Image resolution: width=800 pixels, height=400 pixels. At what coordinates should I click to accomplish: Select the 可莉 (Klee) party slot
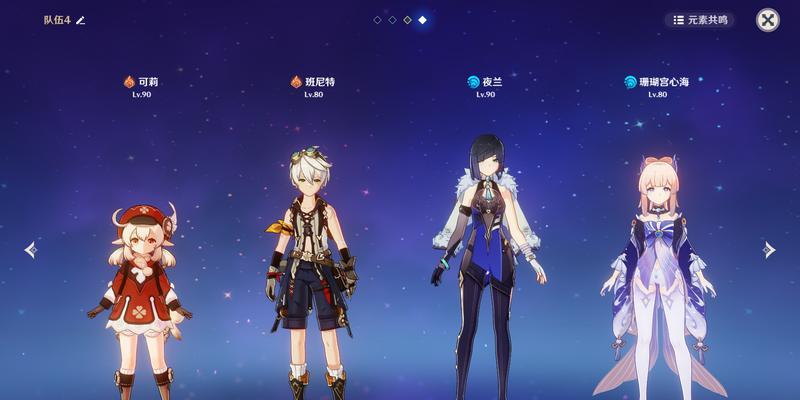click(140, 290)
